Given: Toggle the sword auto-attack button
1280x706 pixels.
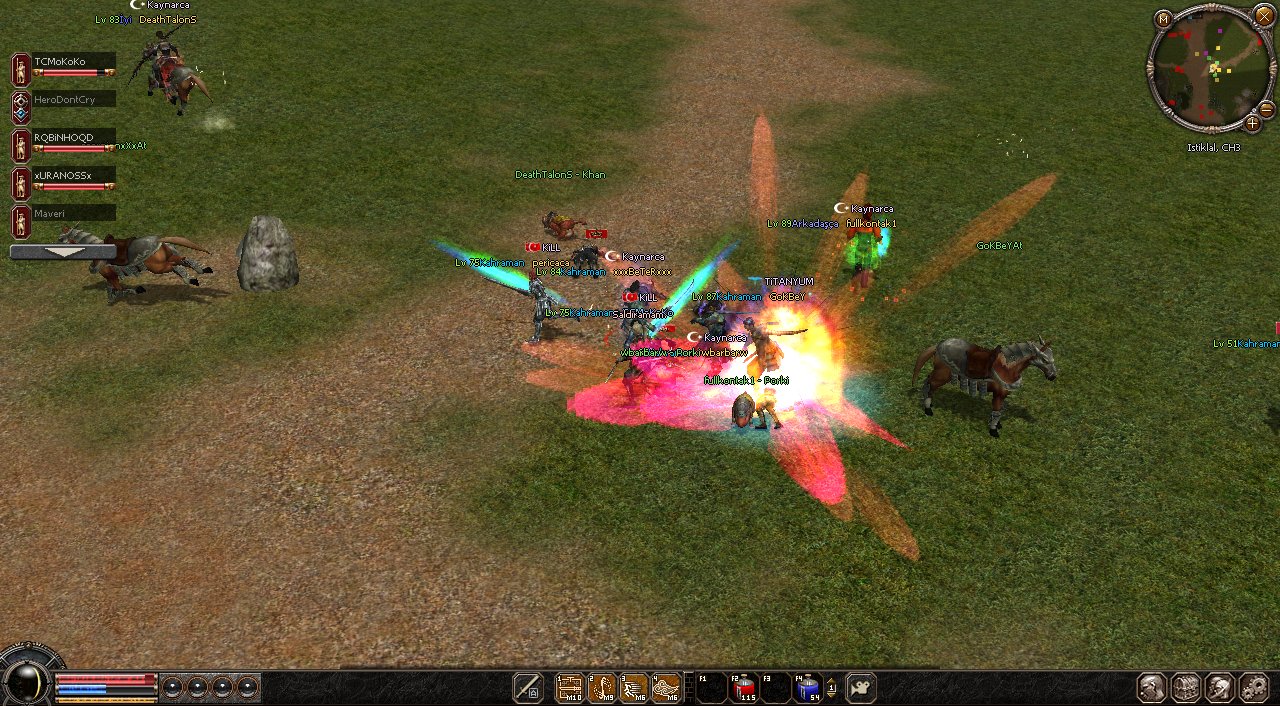Looking at the screenshot, I should 528,688.
